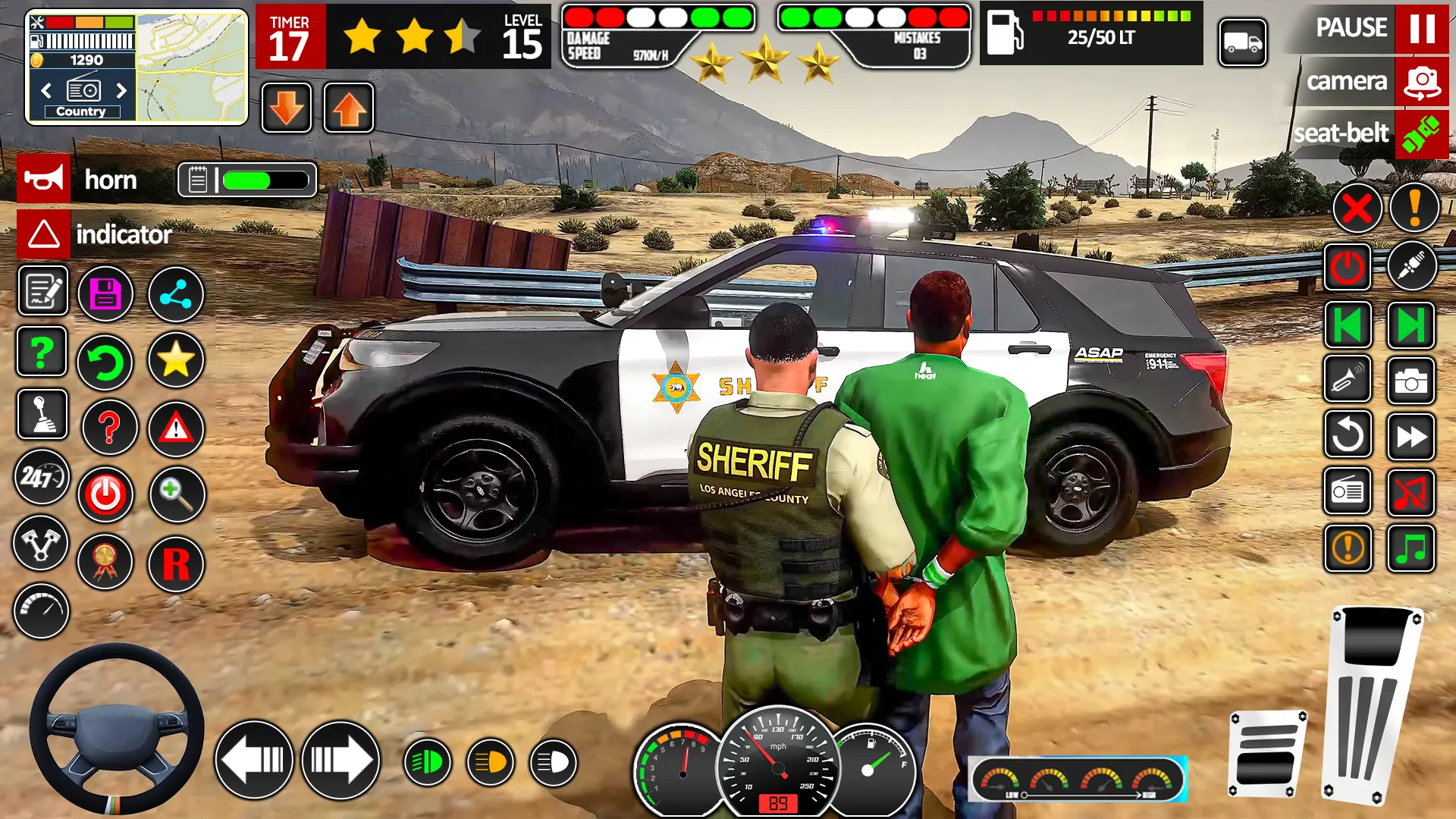Sound the horn
This screenshot has height=819, width=1456.
coord(44,179)
